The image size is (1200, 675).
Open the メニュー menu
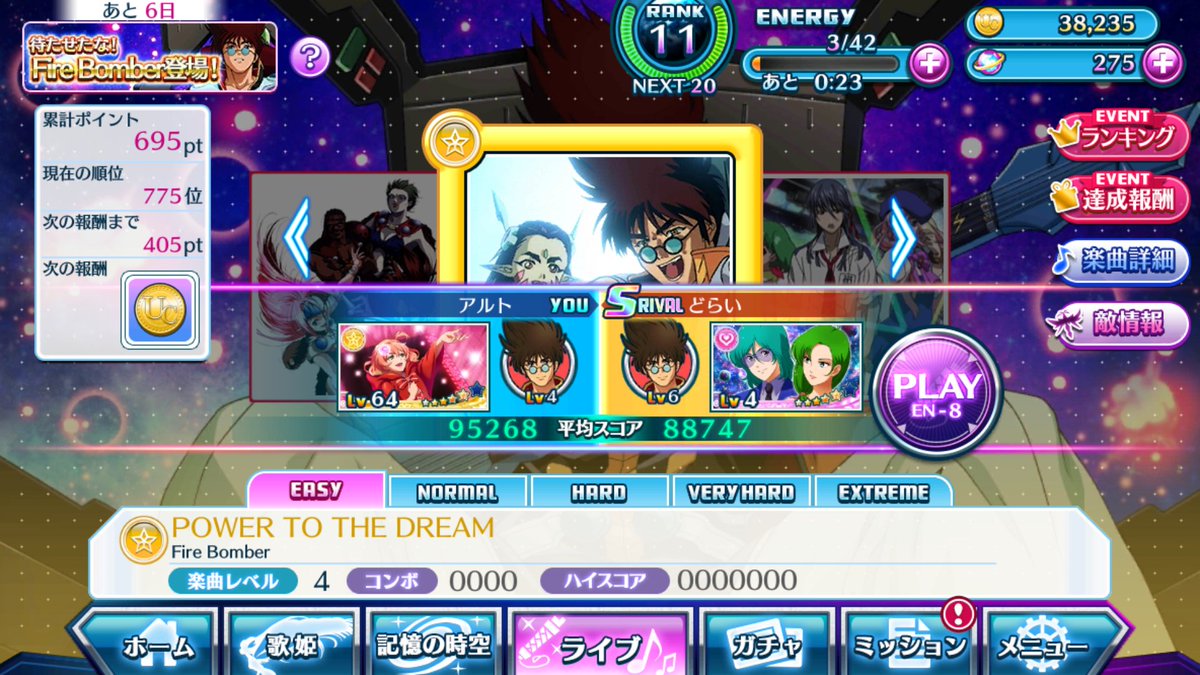click(x=1050, y=645)
